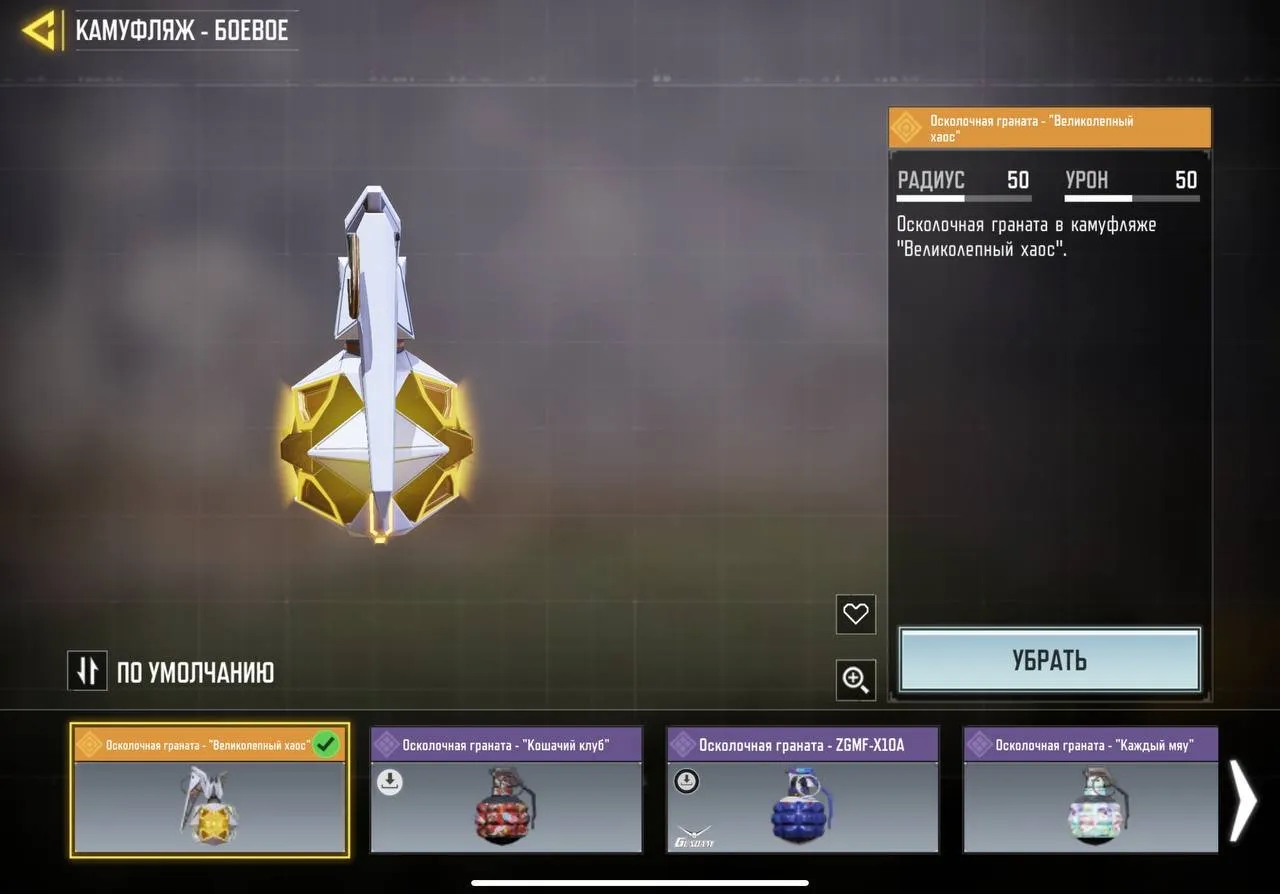The width and height of the screenshot is (1280, 894).
Task: Click the download icon on ZGMF-X10A camo
Action: click(686, 781)
